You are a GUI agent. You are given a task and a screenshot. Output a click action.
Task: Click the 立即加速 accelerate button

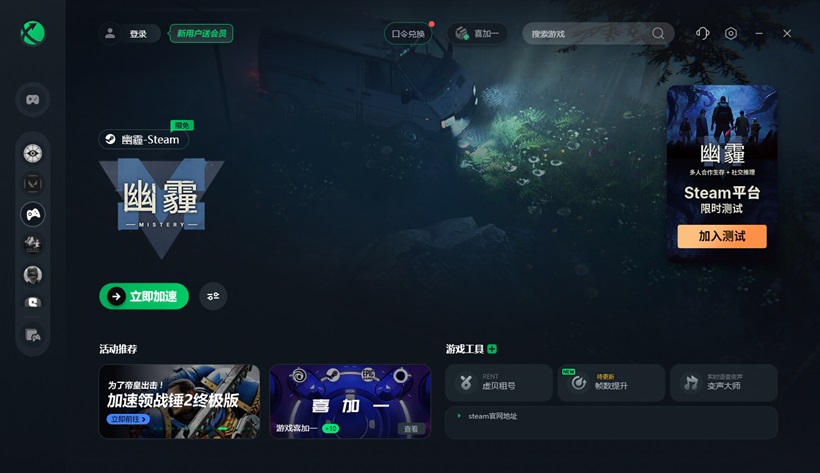(x=144, y=296)
